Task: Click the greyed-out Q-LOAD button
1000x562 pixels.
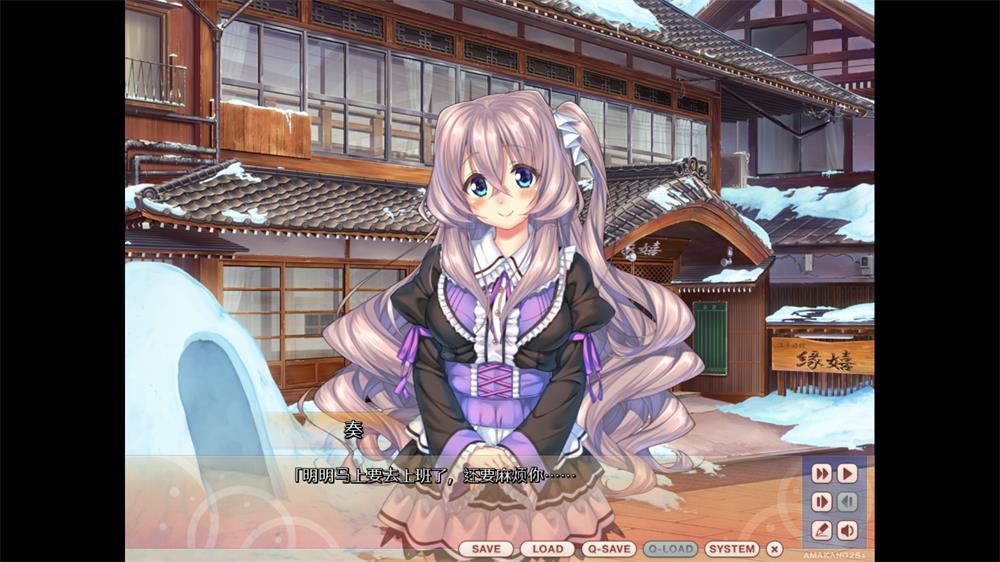Action: pyautogui.click(x=670, y=549)
